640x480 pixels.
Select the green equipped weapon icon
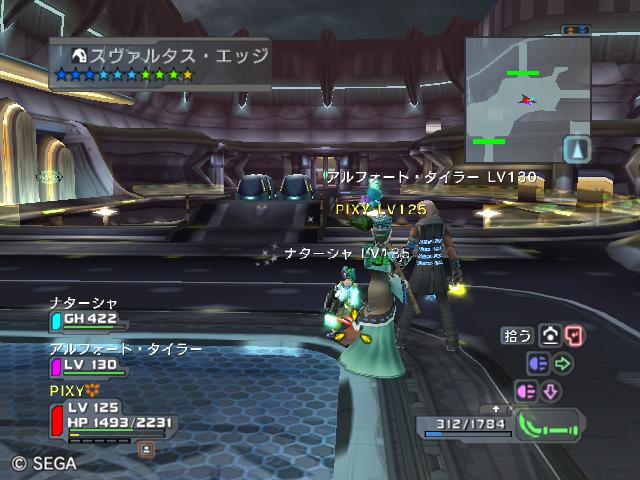(x=551, y=425)
